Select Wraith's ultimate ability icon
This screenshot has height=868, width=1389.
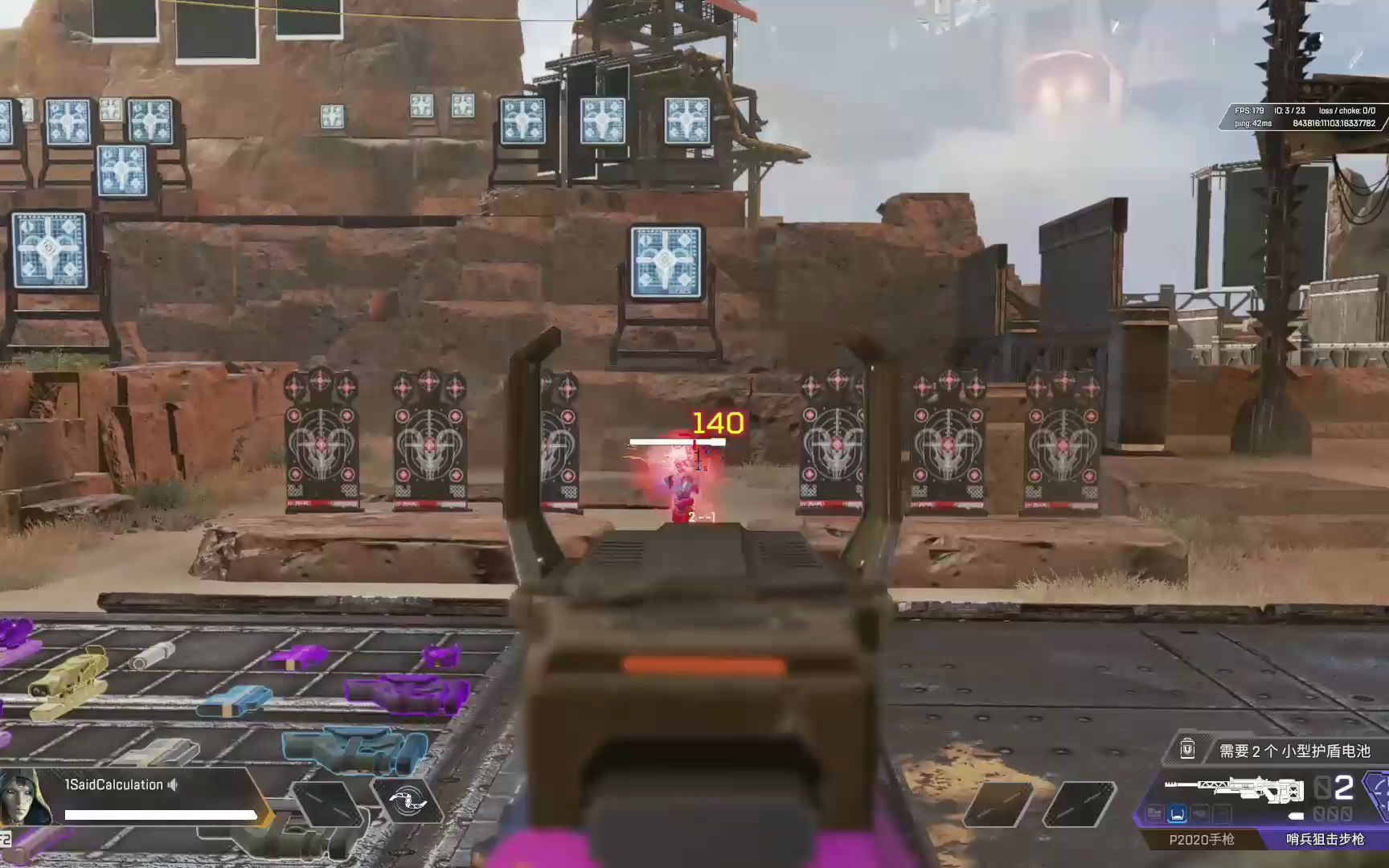coord(408,801)
